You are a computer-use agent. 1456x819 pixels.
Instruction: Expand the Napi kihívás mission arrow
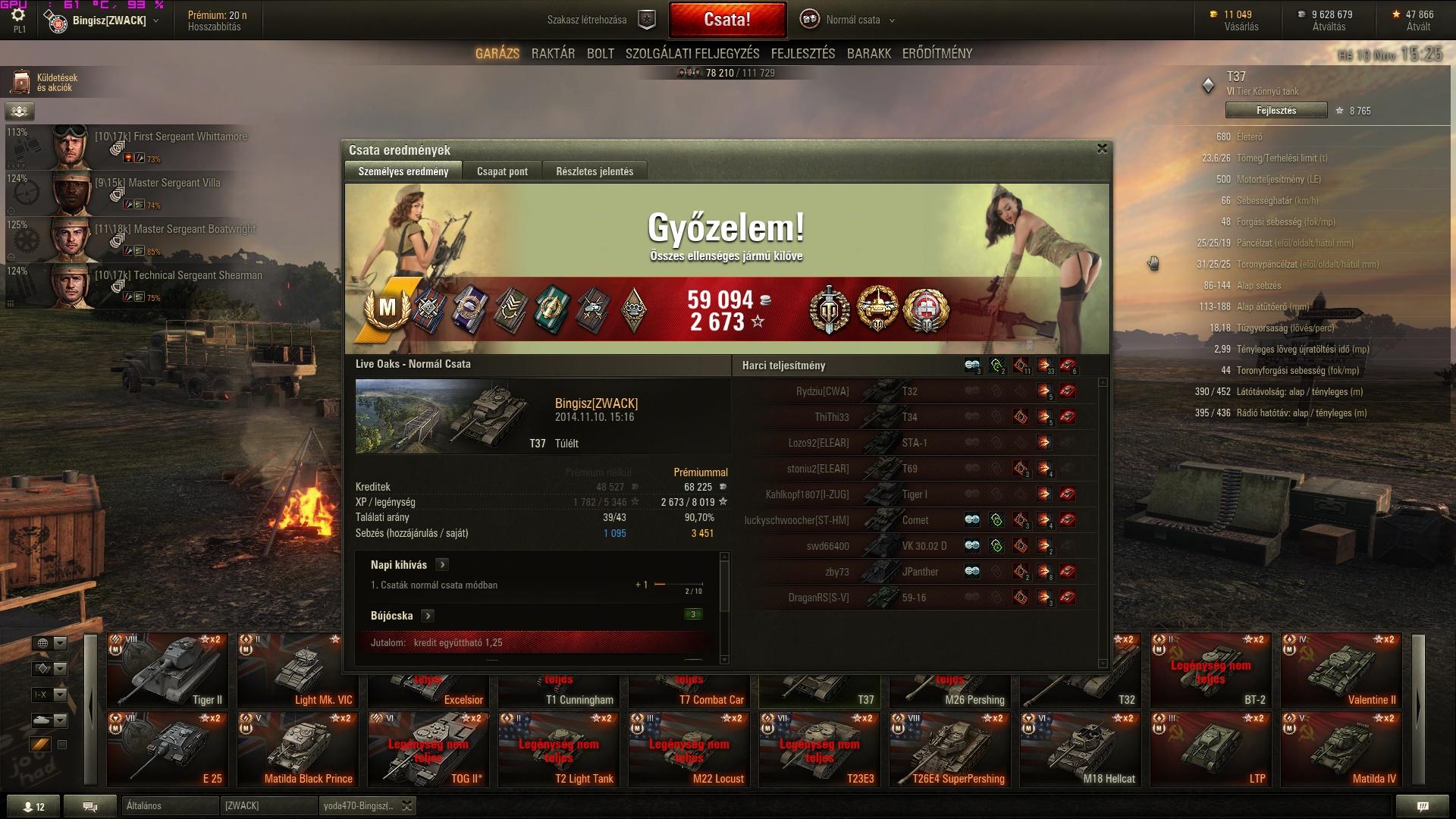pos(442,565)
